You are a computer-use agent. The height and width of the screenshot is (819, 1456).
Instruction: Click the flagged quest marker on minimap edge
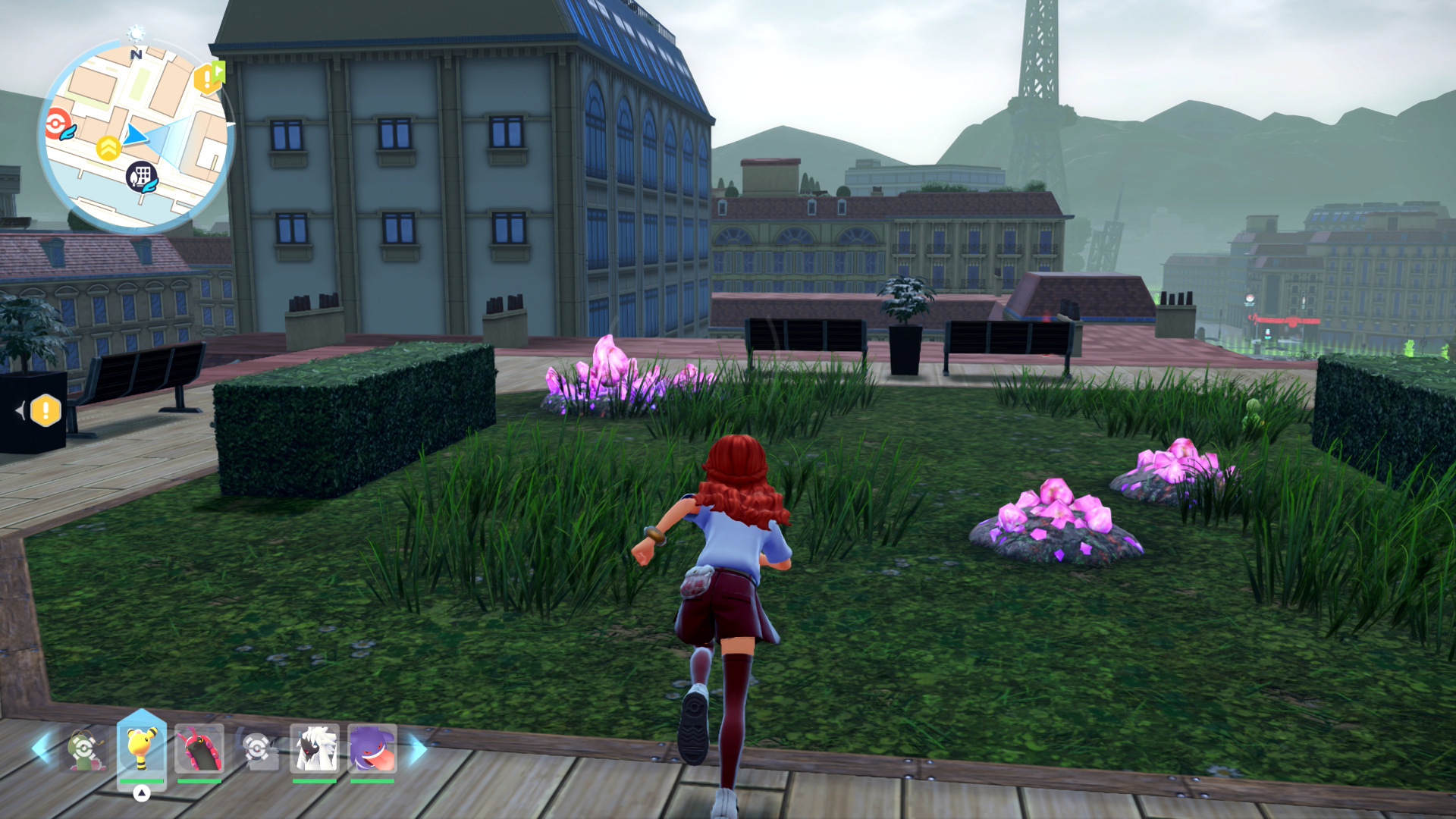point(209,77)
